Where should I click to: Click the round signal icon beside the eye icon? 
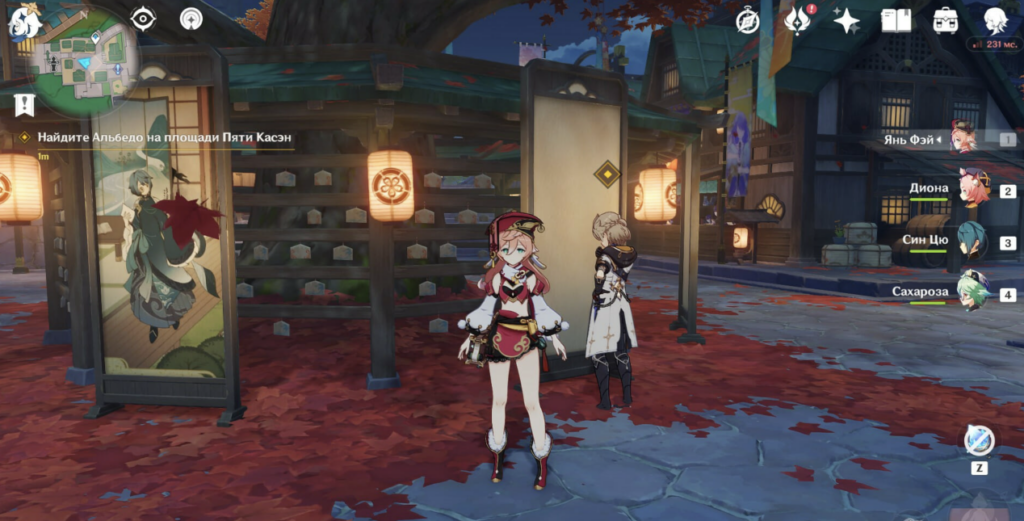click(x=191, y=19)
